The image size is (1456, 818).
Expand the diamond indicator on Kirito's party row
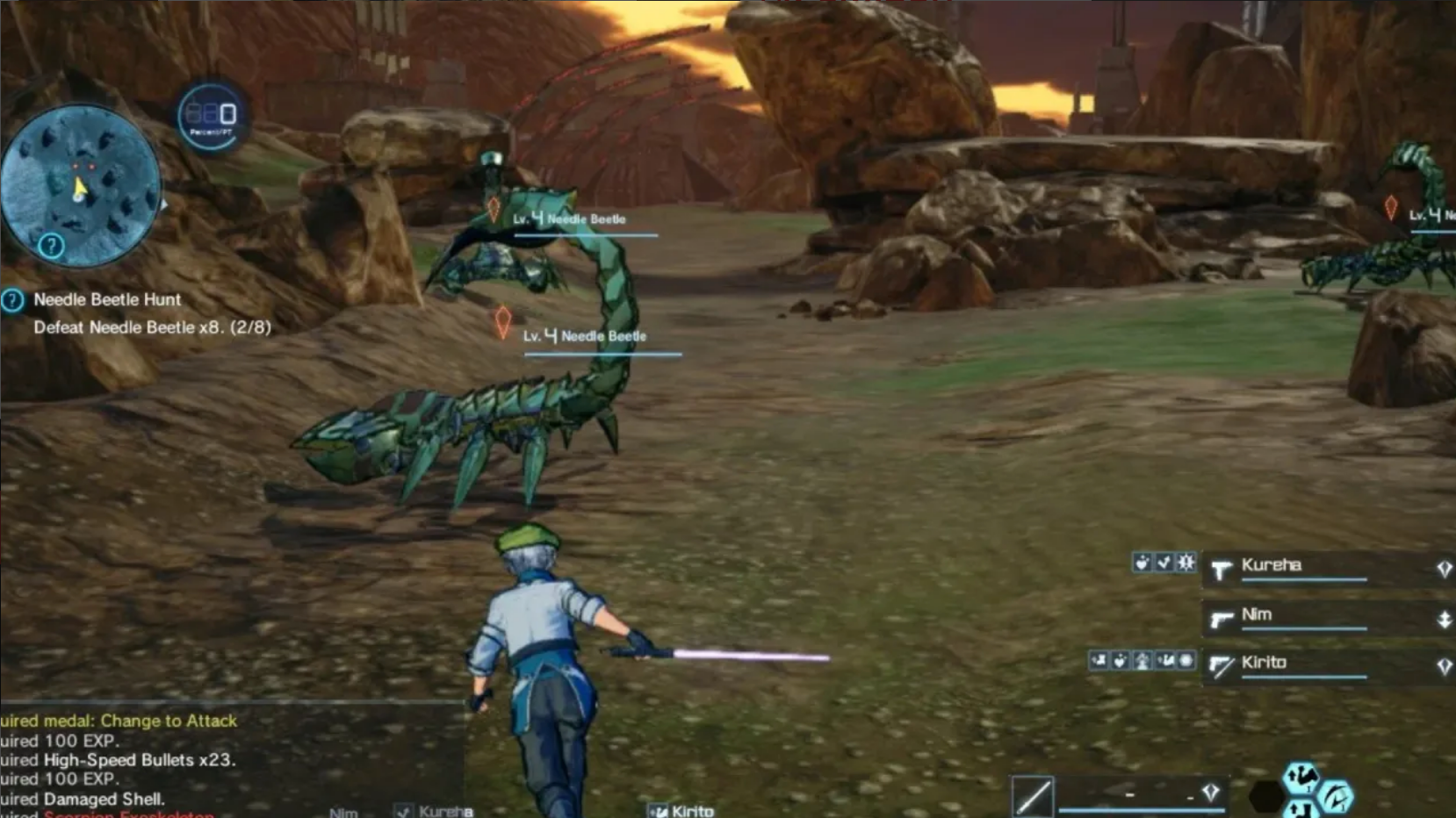click(x=1445, y=665)
